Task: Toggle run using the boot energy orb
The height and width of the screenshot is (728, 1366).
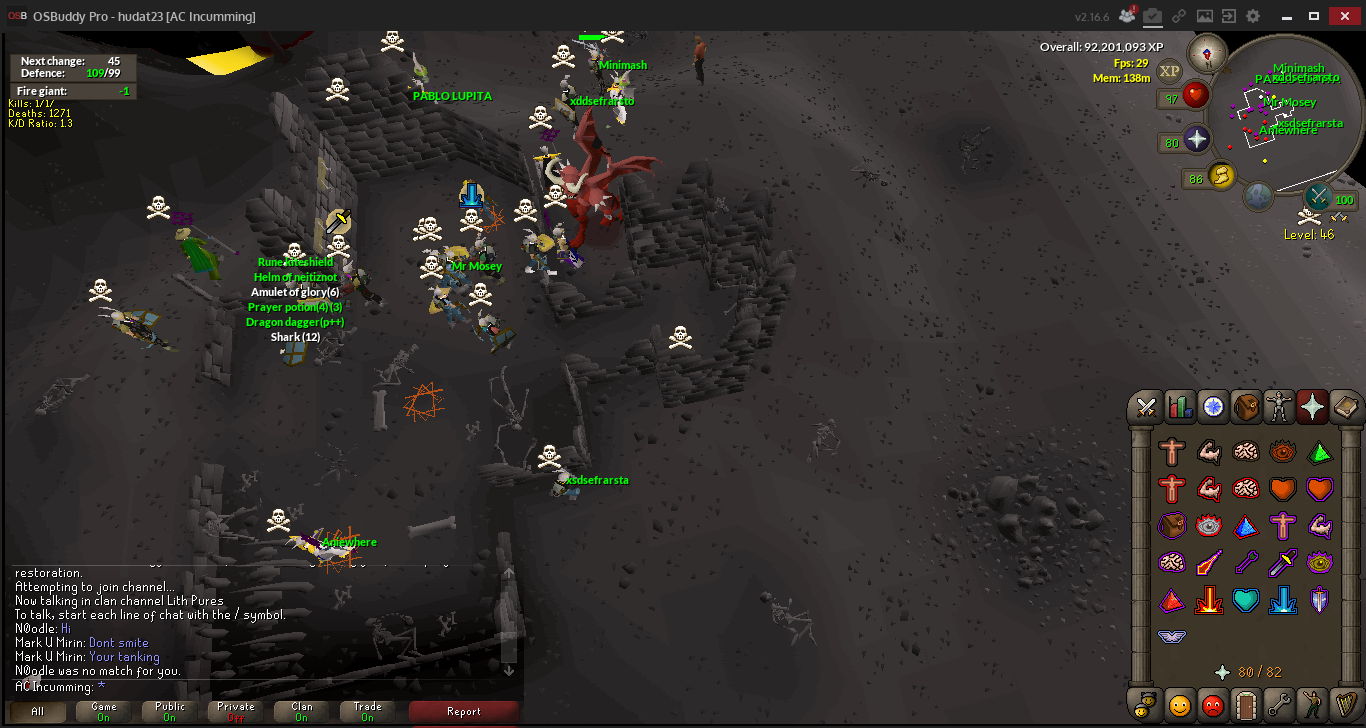Action: [1220, 176]
